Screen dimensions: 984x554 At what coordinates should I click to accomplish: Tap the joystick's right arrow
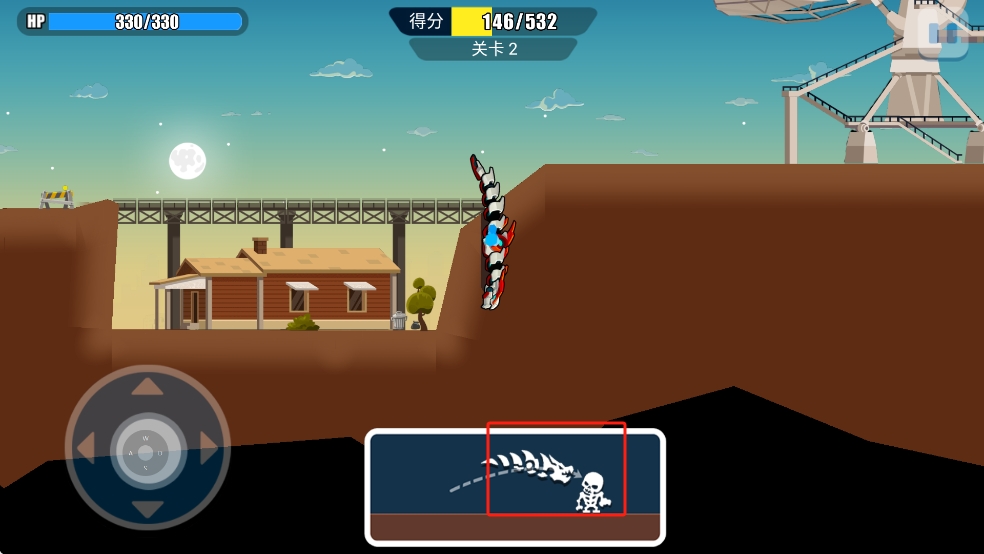[x=209, y=448]
